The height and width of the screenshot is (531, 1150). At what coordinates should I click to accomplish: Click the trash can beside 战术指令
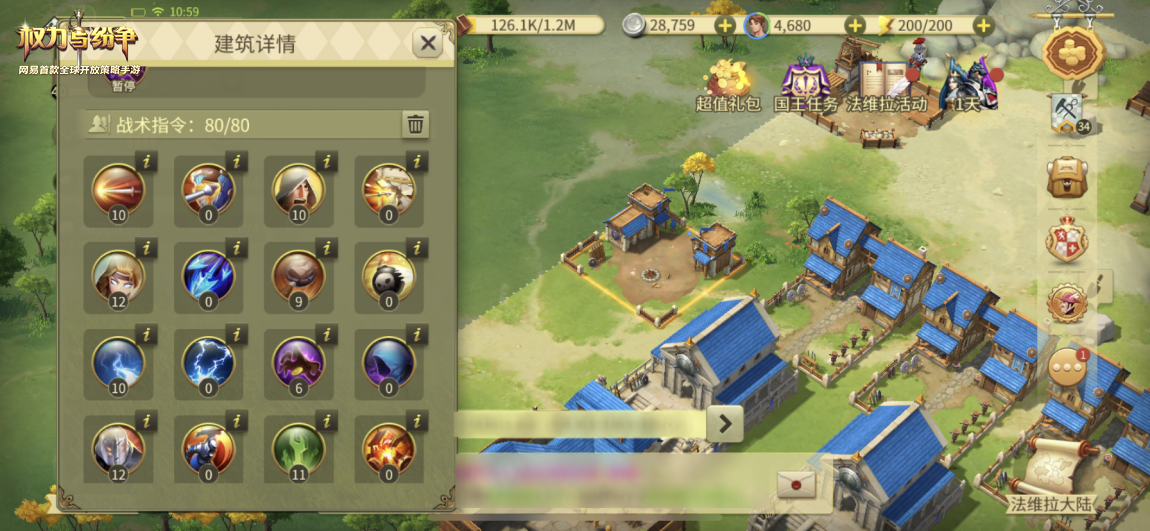coord(415,125)
